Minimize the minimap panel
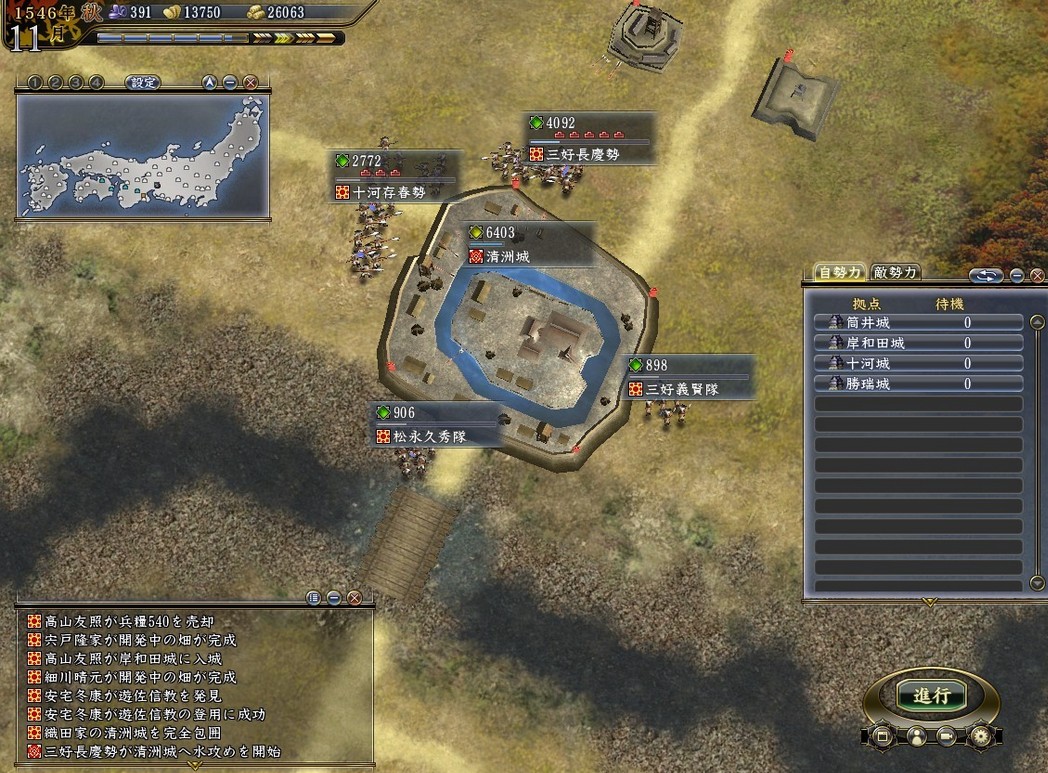The width and height of the screenshot is (1048, 773). (230, 83)
